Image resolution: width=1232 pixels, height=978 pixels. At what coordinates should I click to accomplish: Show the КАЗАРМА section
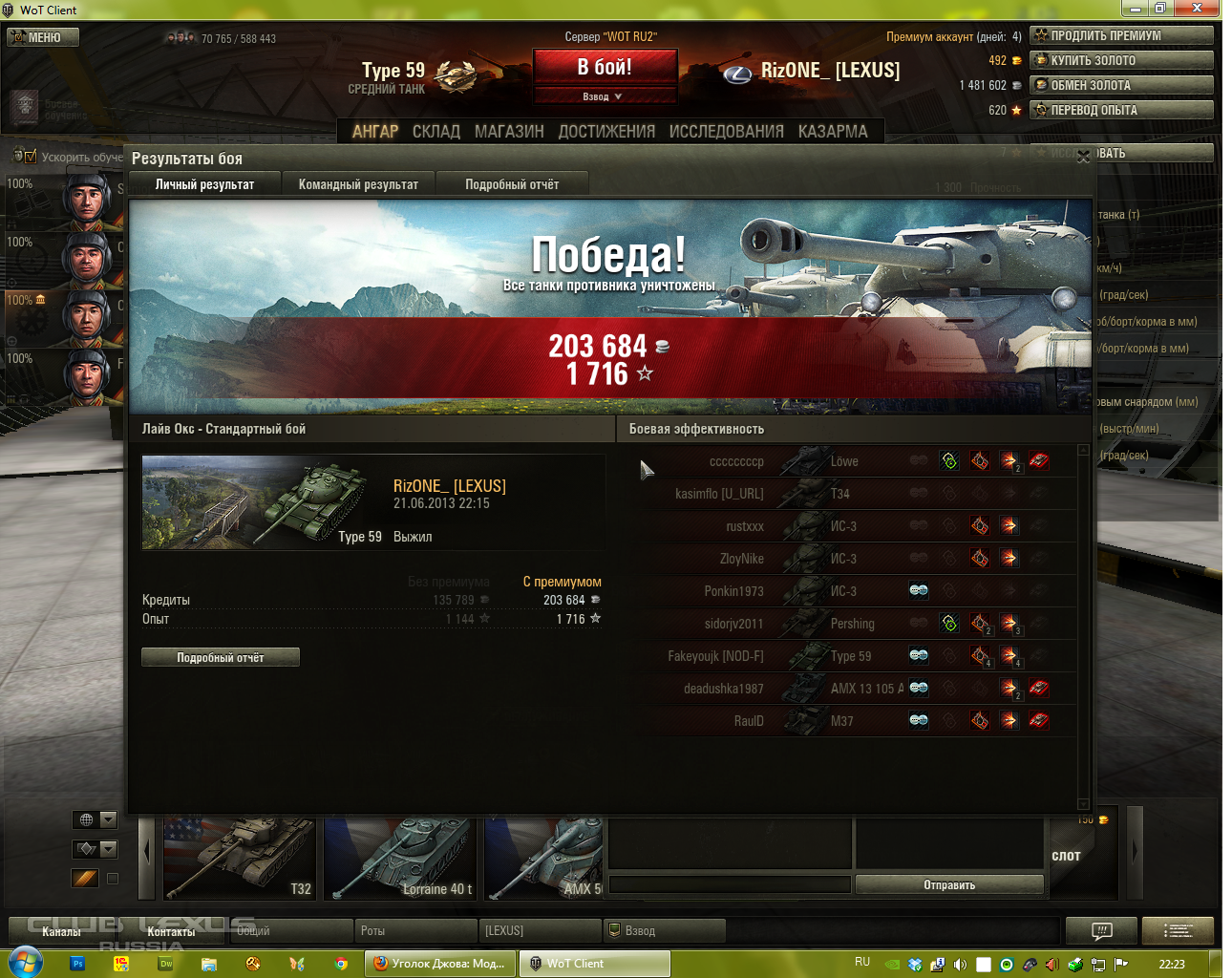coord(833,132)
